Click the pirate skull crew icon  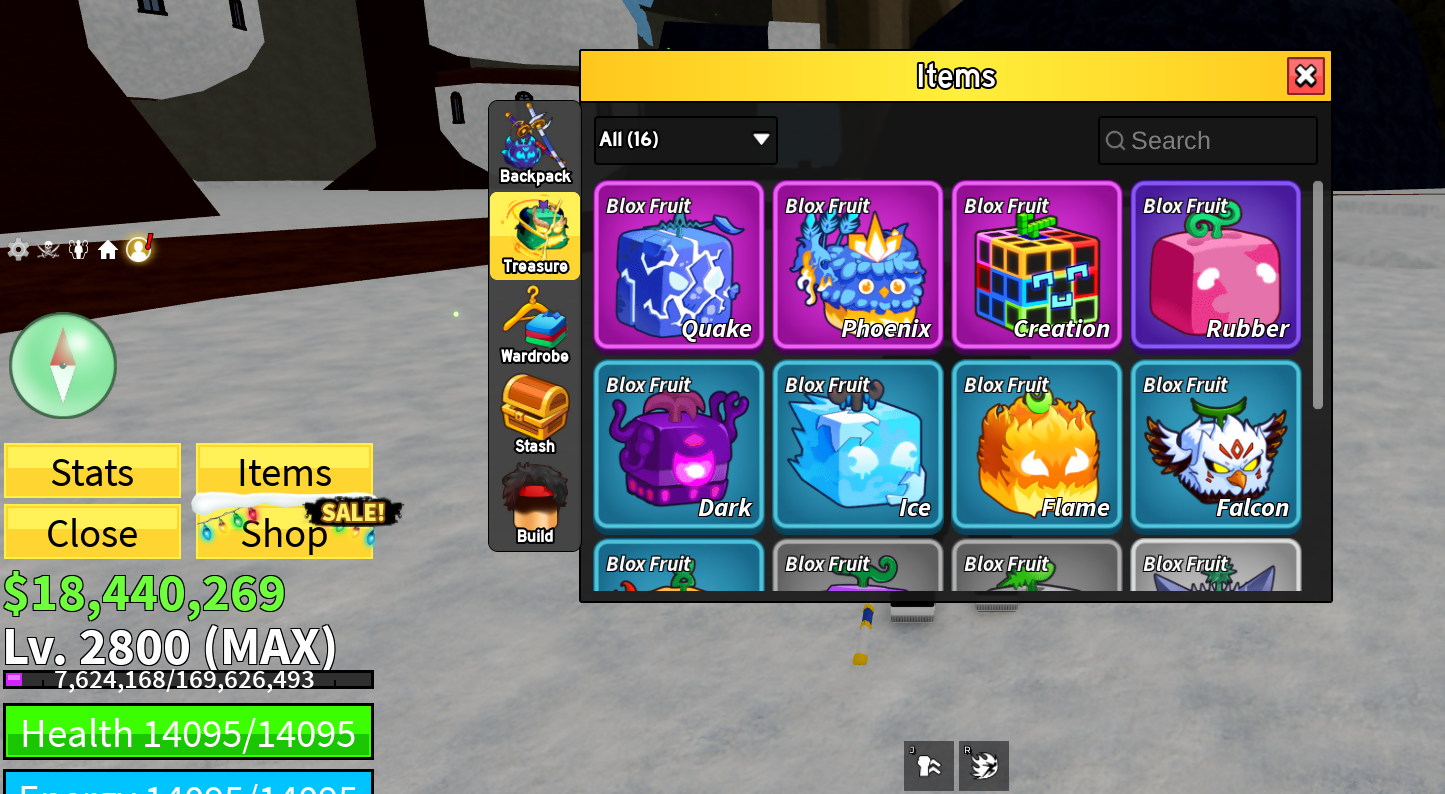coord(47,249)
